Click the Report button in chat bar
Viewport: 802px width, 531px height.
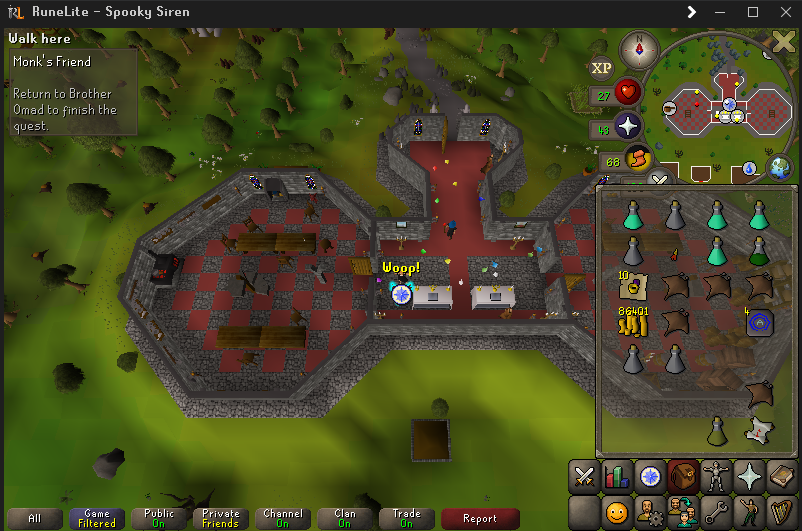coord(479,518)
